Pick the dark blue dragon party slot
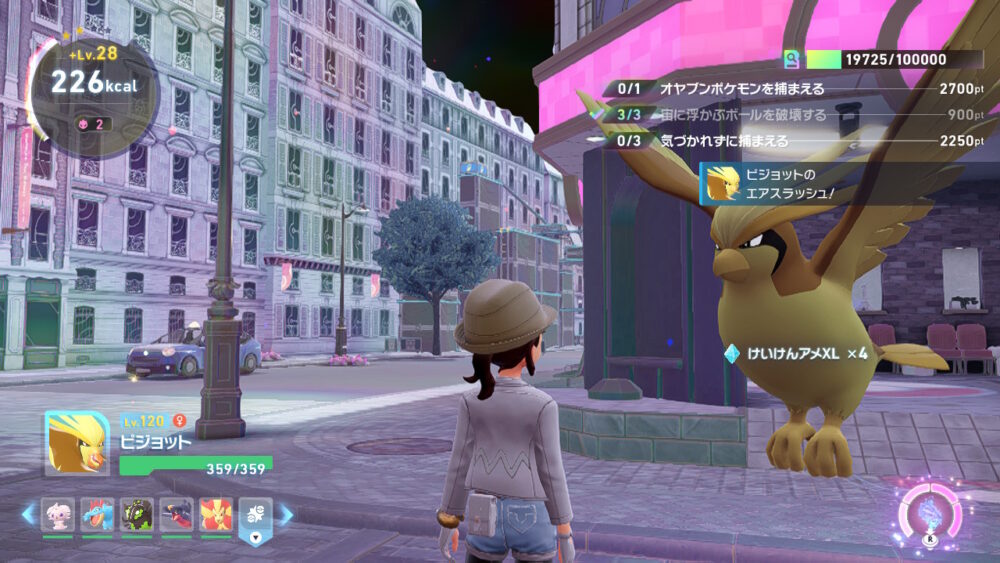This screenshot has height=563, width=1000. pyautogui.click(x=177, y=514)
